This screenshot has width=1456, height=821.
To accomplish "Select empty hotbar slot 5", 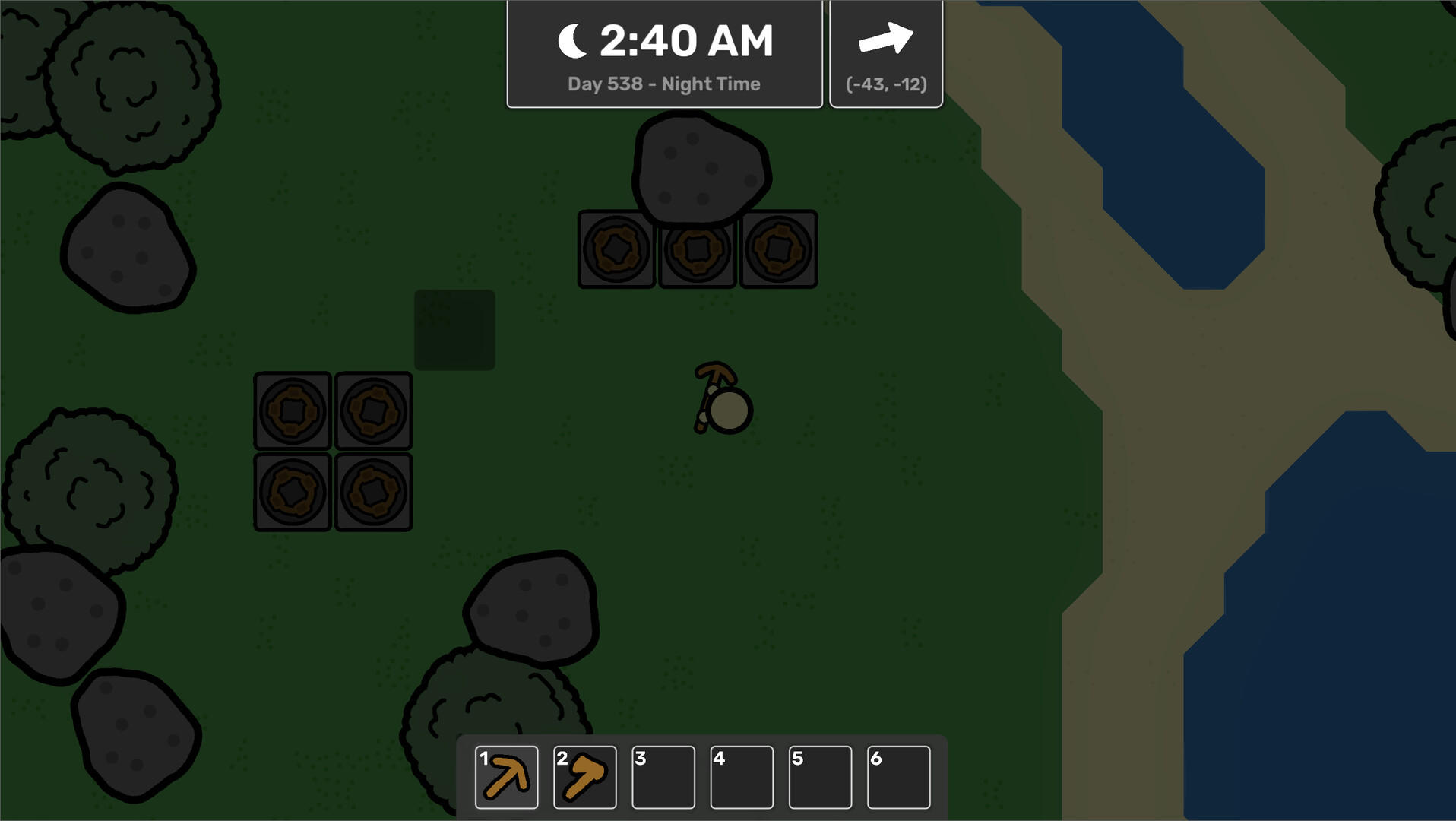I will 821,777.
